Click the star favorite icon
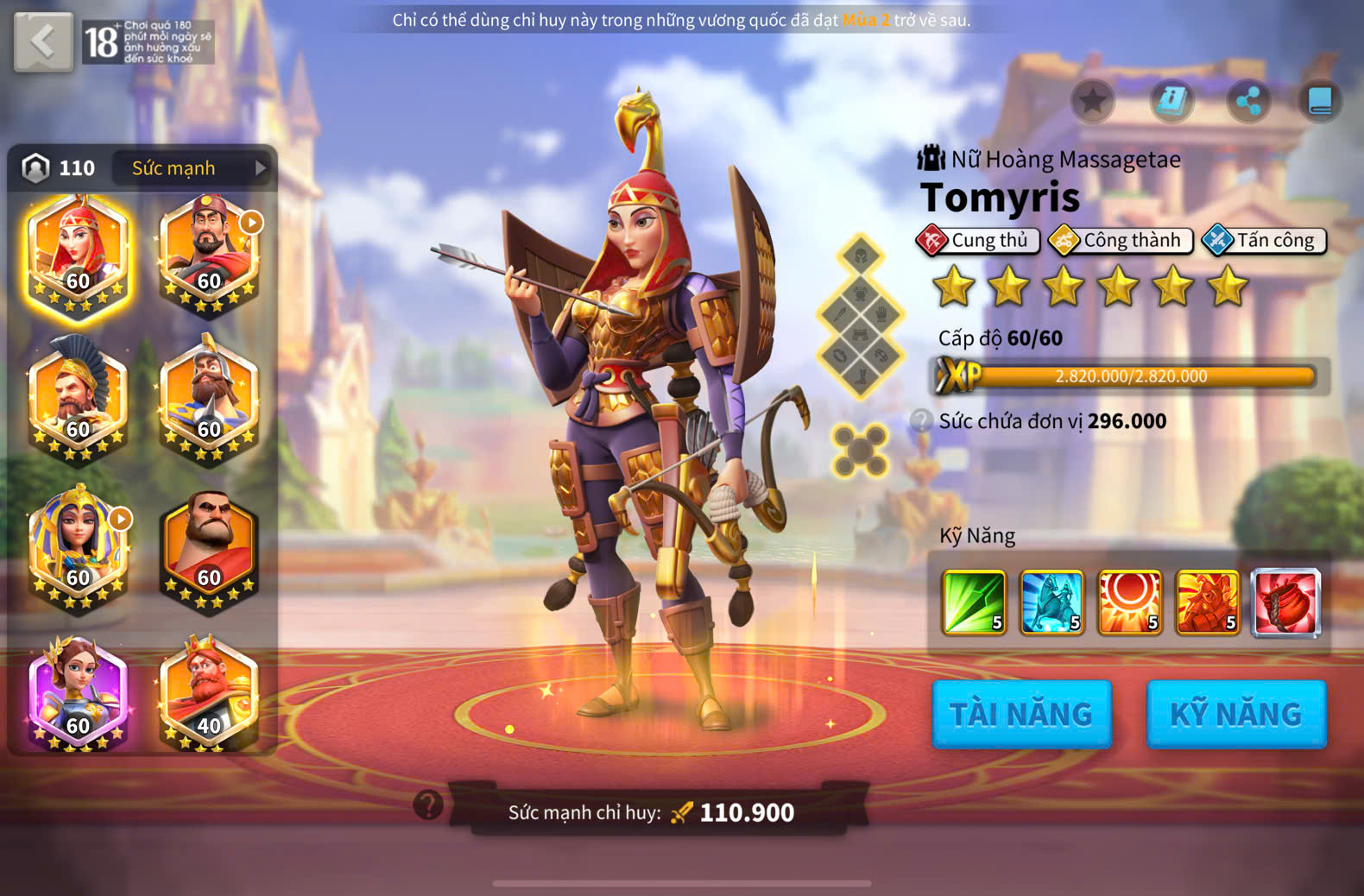This screenshot has width=1364, height=896. 1092,101
